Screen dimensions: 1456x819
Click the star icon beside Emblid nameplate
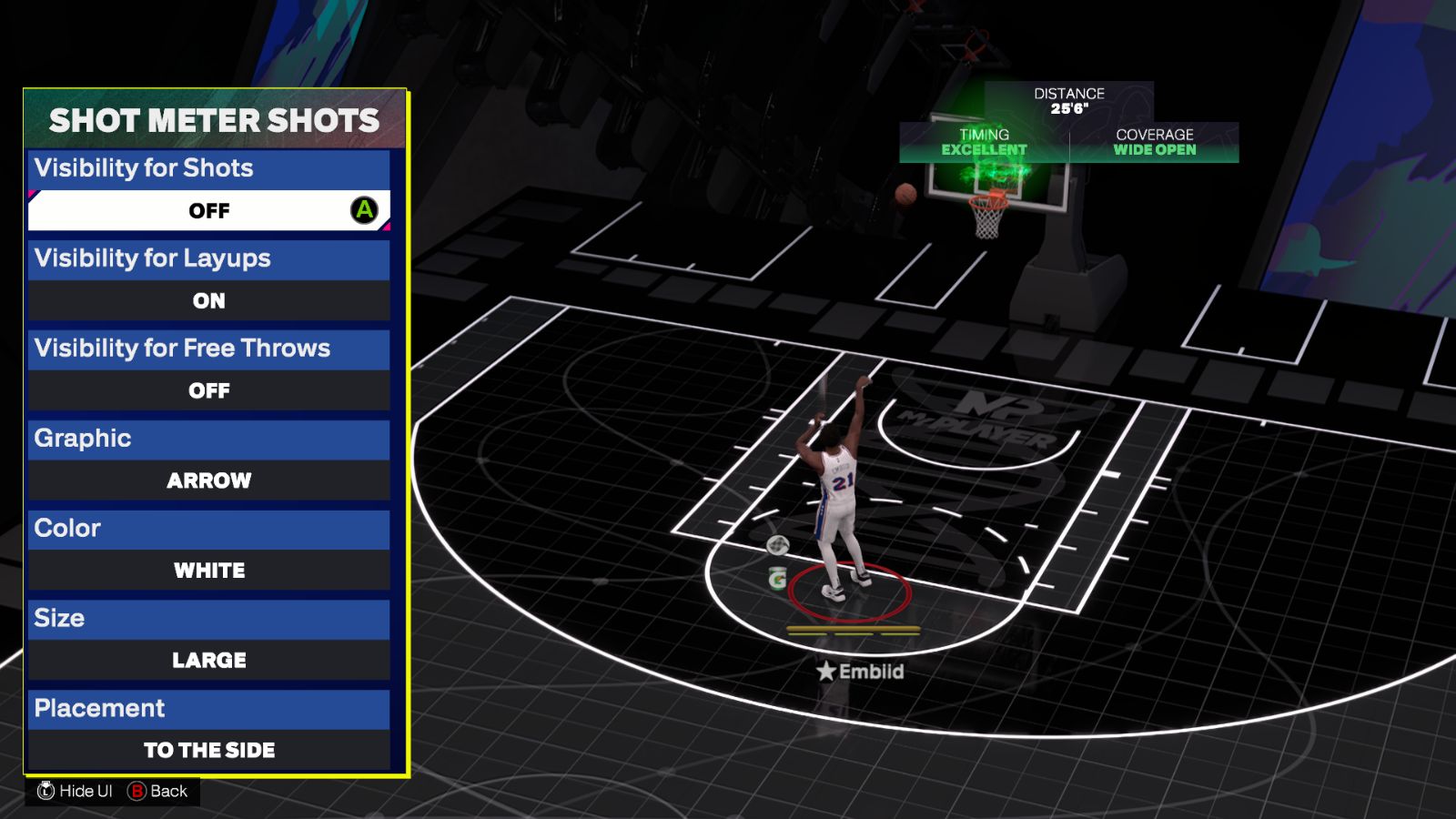click(824, 672)
